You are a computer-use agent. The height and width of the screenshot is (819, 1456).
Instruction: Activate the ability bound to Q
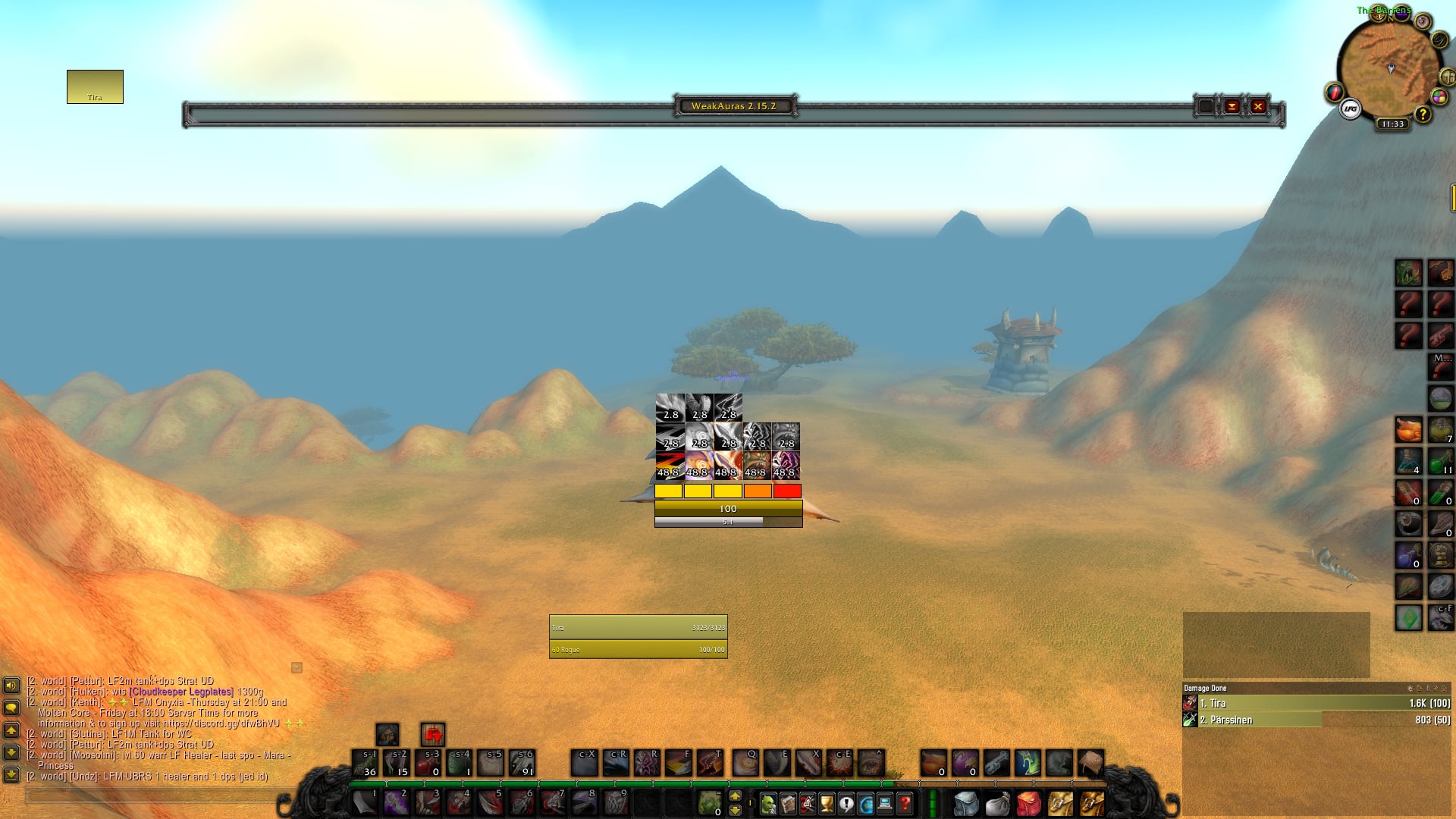(745, 763)
